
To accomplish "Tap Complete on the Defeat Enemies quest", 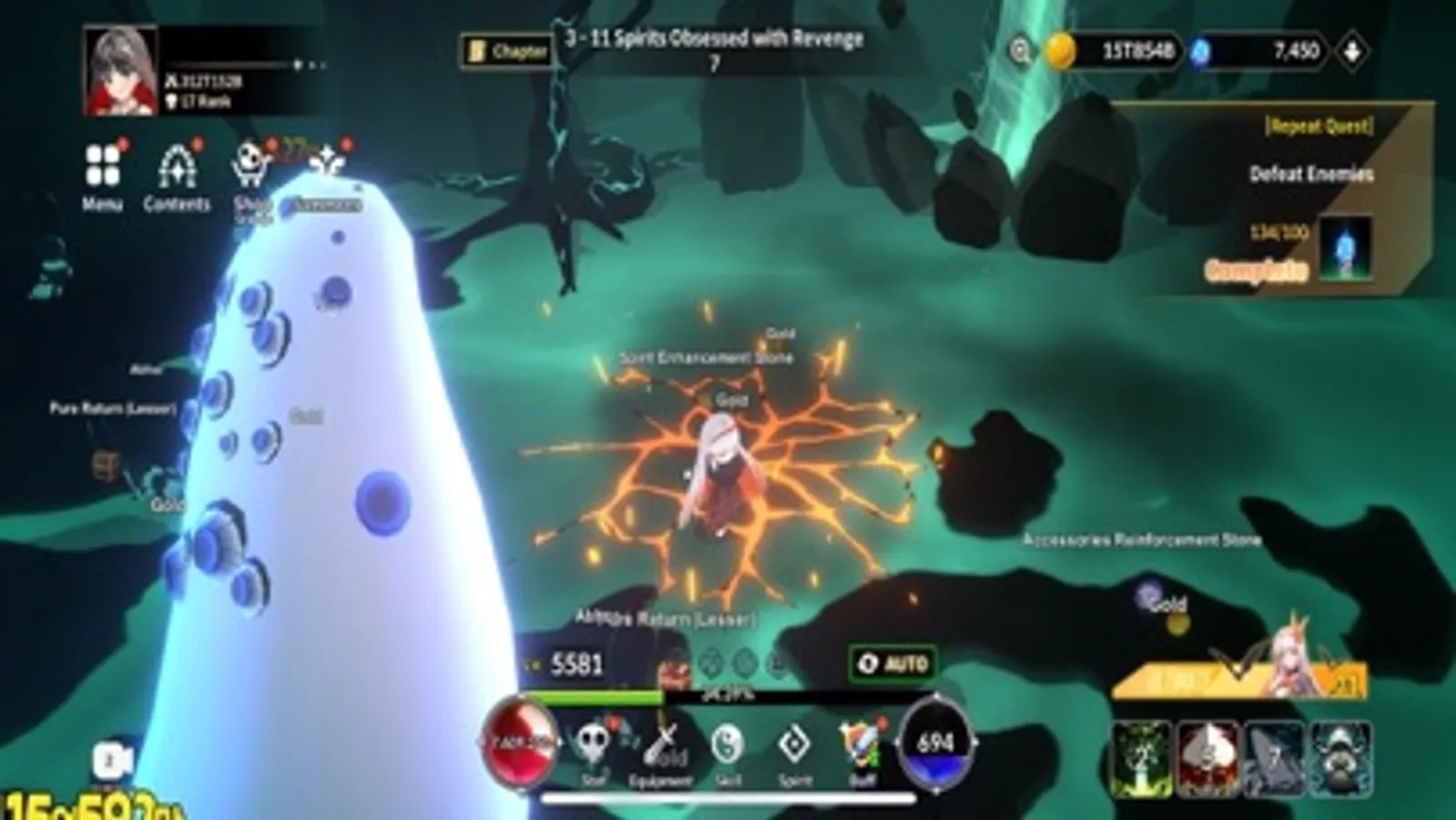I will [x=1255, y=270].
